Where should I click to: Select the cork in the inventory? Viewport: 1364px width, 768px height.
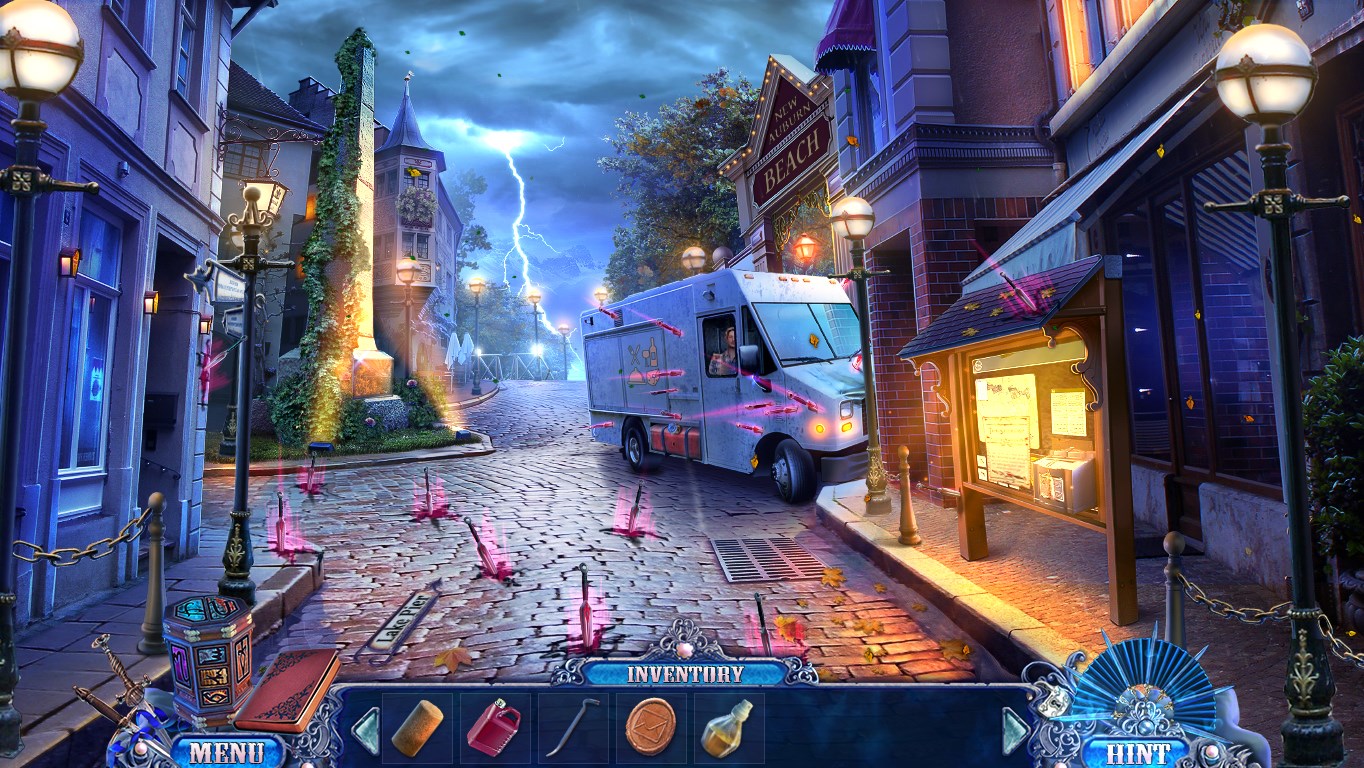click(417, 727)
